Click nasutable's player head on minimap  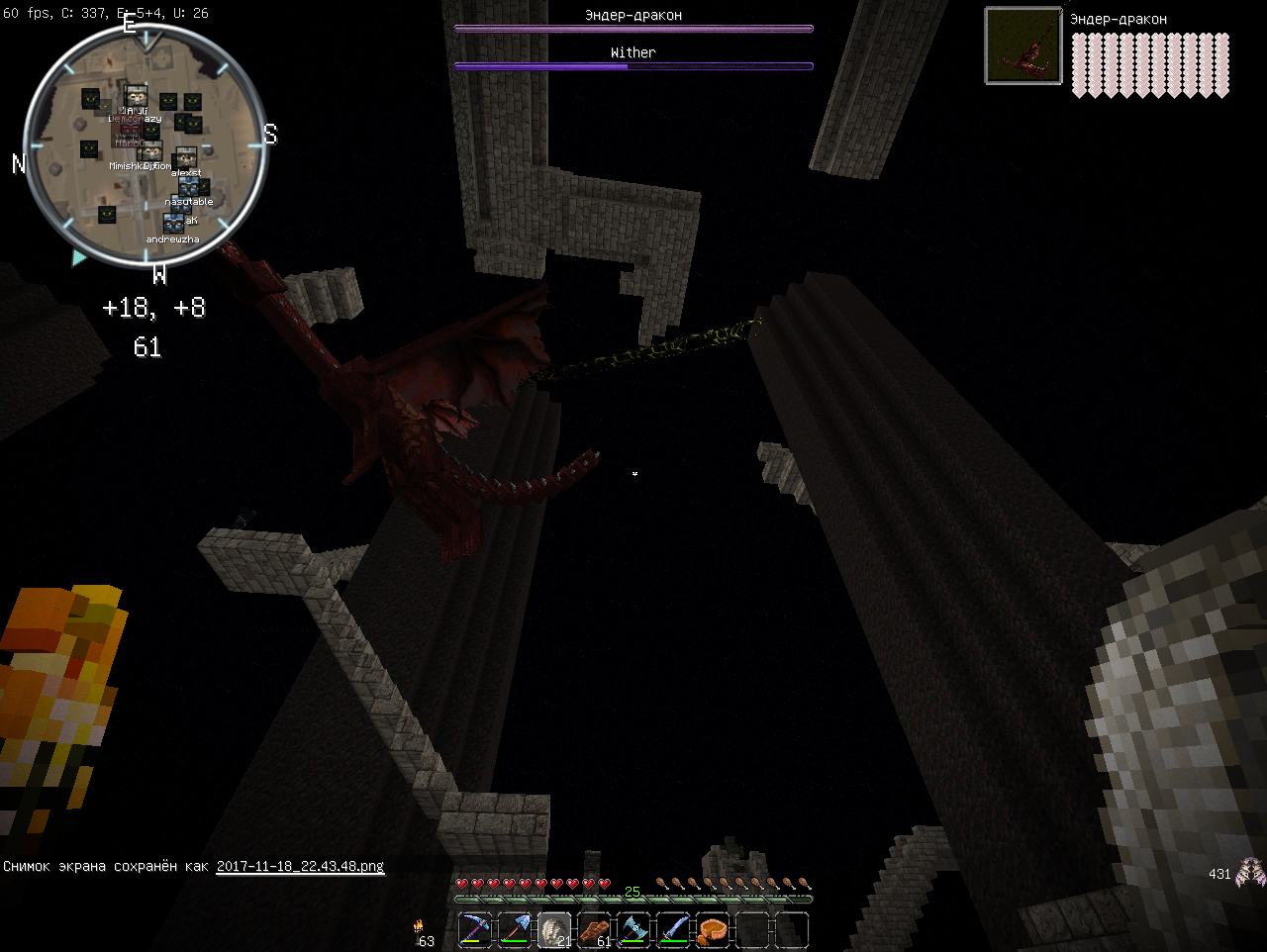click(x=188, y=187)
